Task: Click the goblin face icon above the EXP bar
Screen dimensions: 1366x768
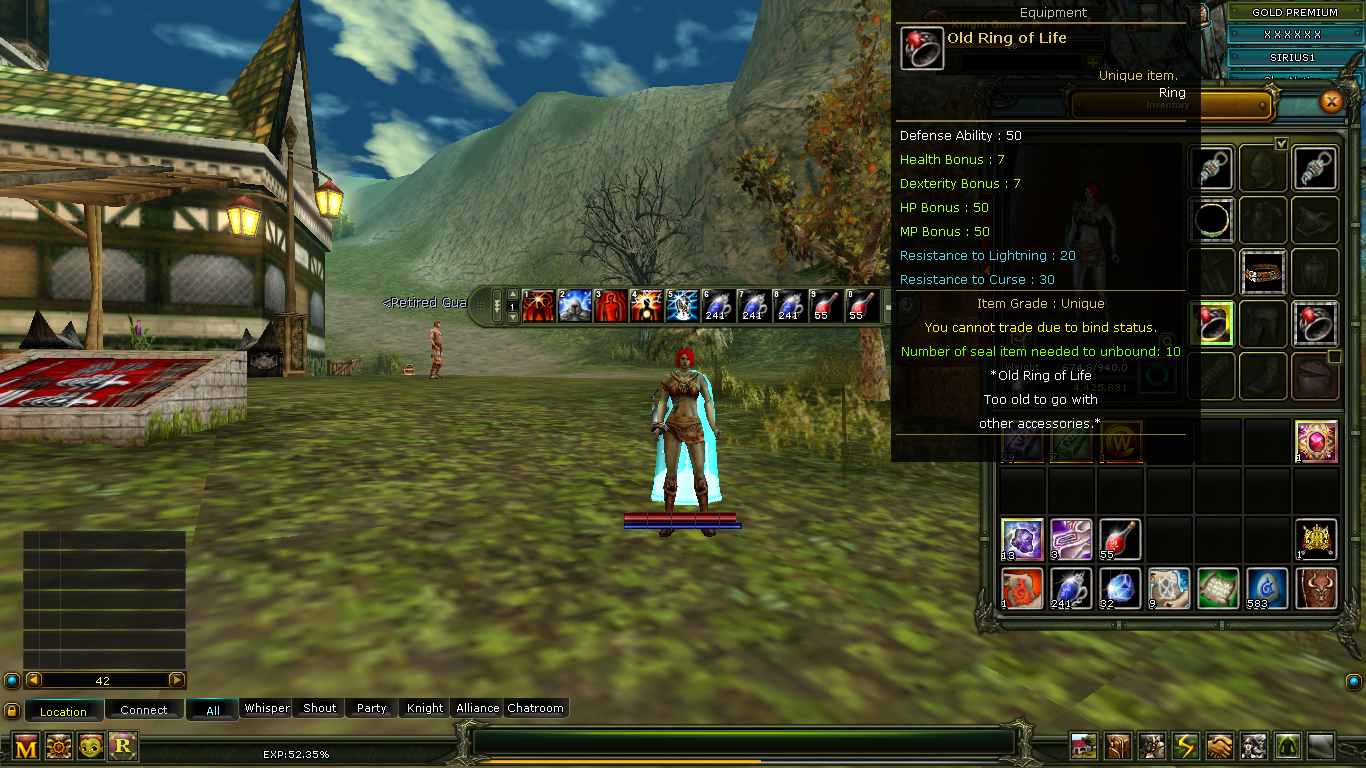Action: click(x=91, y=745)
